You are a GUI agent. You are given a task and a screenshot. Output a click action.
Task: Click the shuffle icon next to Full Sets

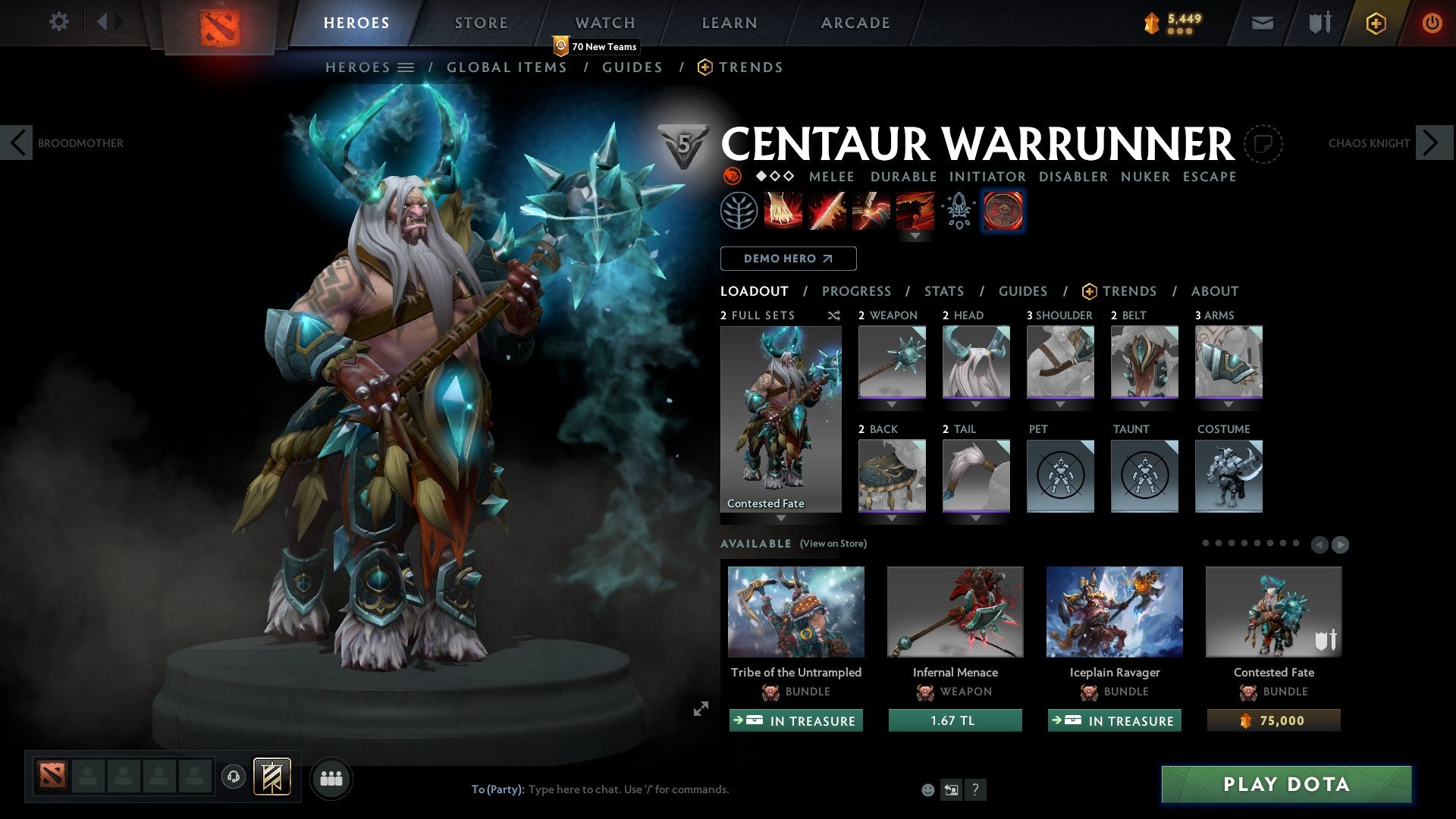tap(833, 315)
